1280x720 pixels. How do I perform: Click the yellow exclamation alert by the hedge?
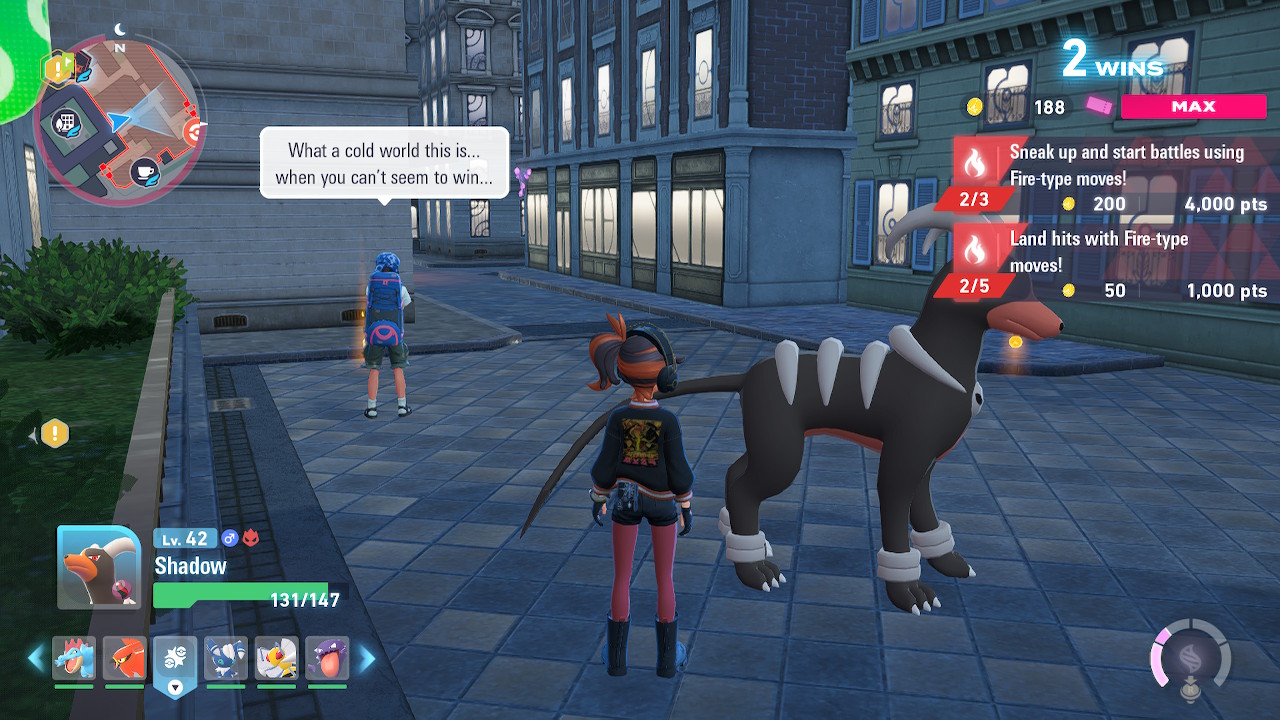55,434
